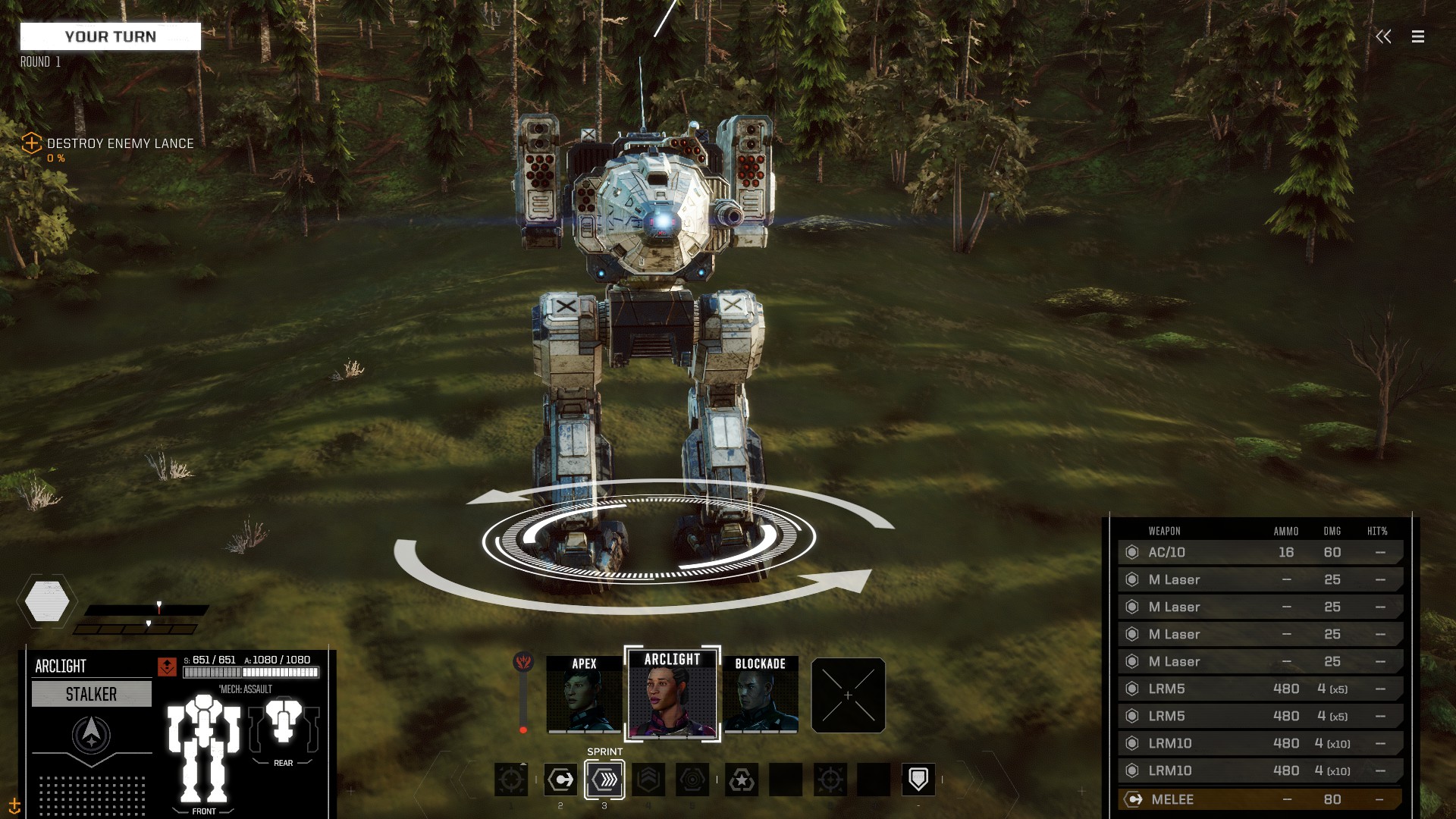
Task: Click the red morale flame icon
Action: (x=522, y=662)
